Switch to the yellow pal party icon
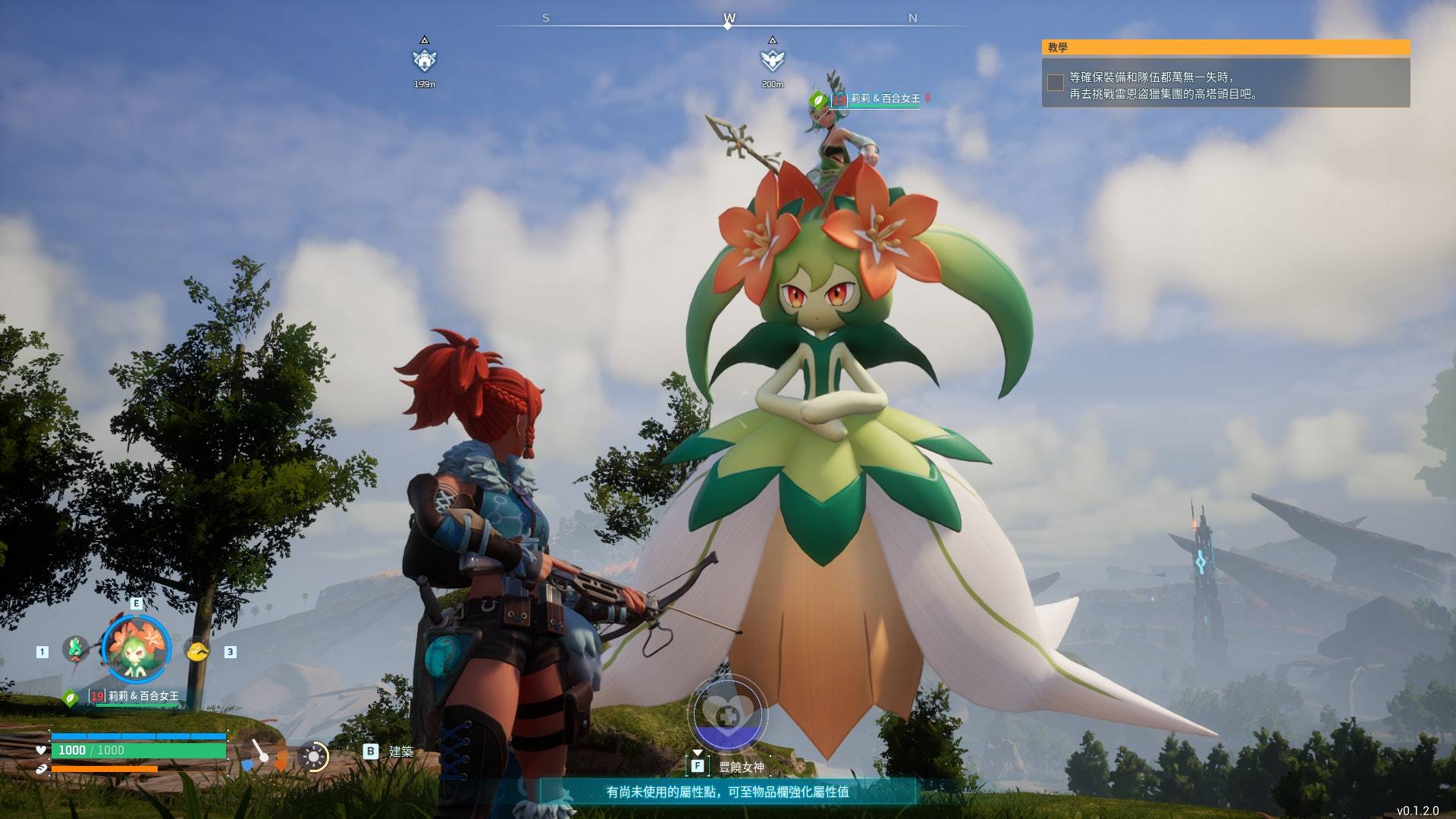 (197, 651)
